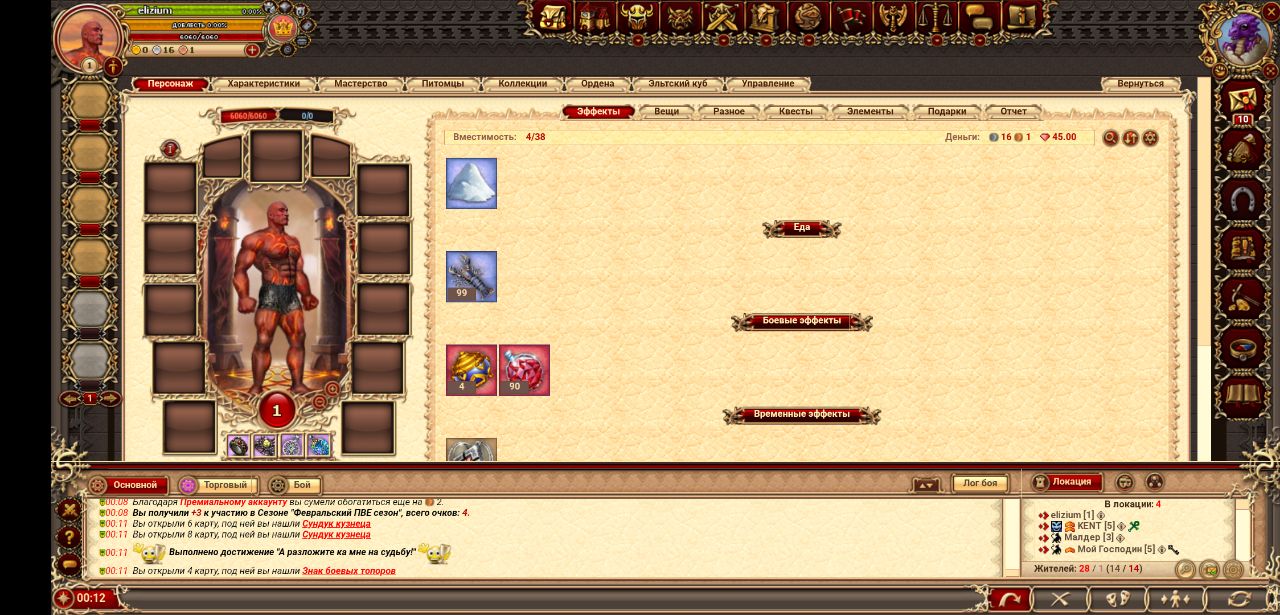Open the Коллекции tab
The image size is (1280, 615).
(522, 84)
